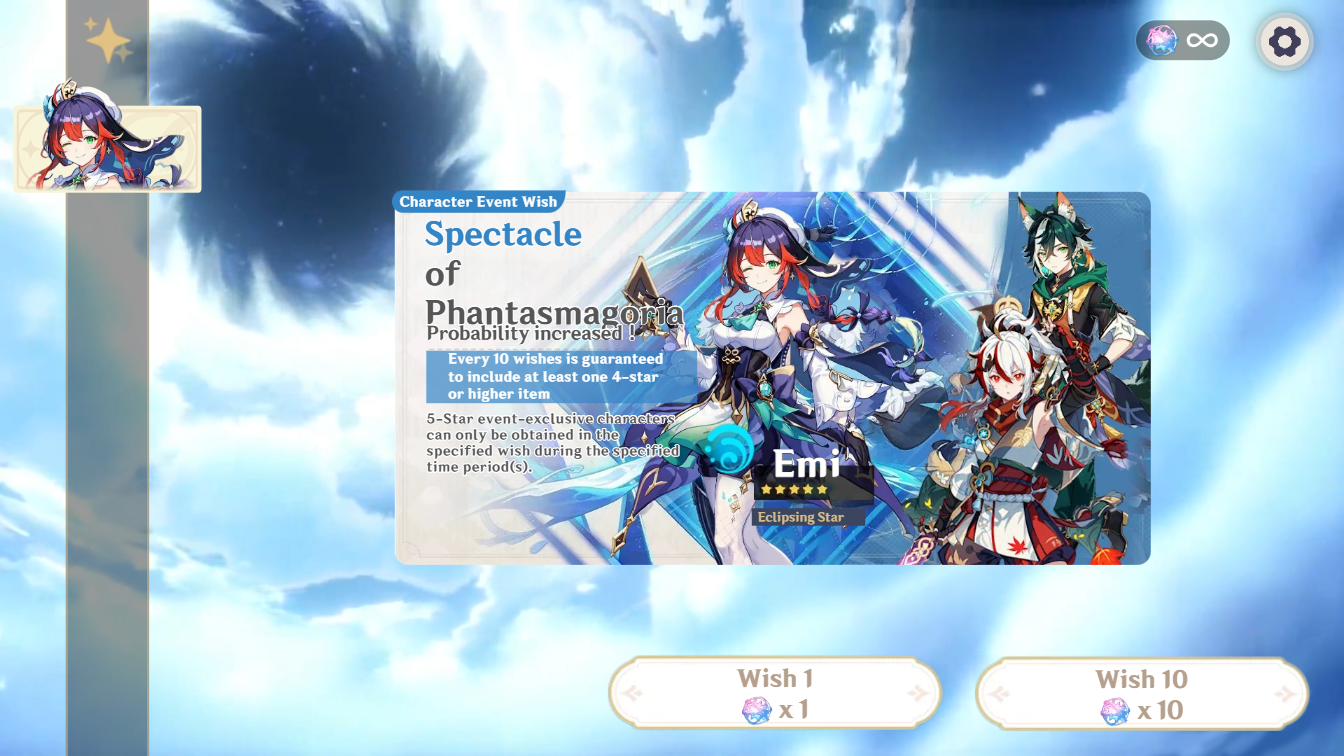Image resolution: width=1344 pixels, height=756 pixels.
Task: Select the Character Event Wish label
Action: (x=477, y=201)
